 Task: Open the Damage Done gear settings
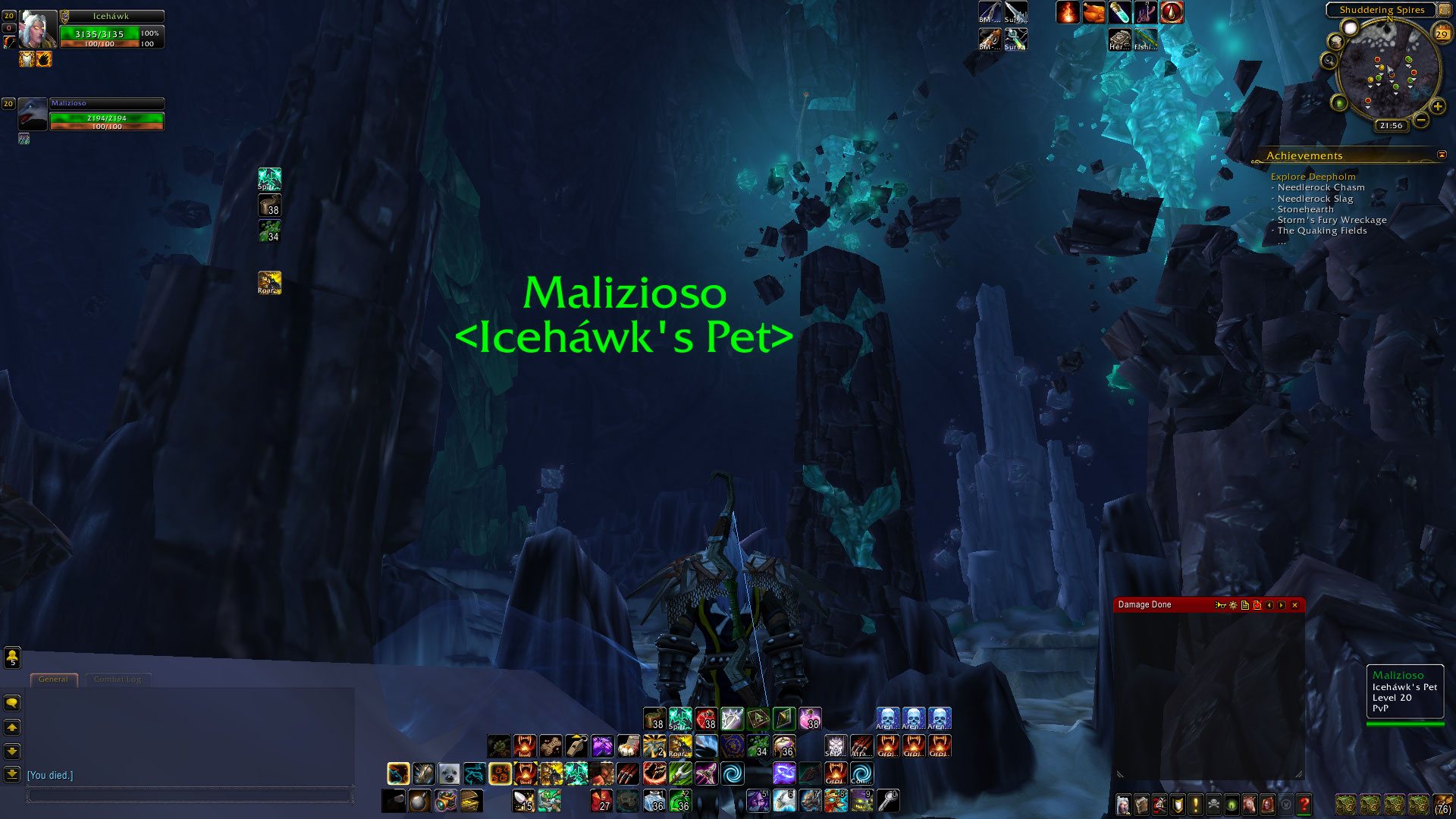coord(1233,605)
